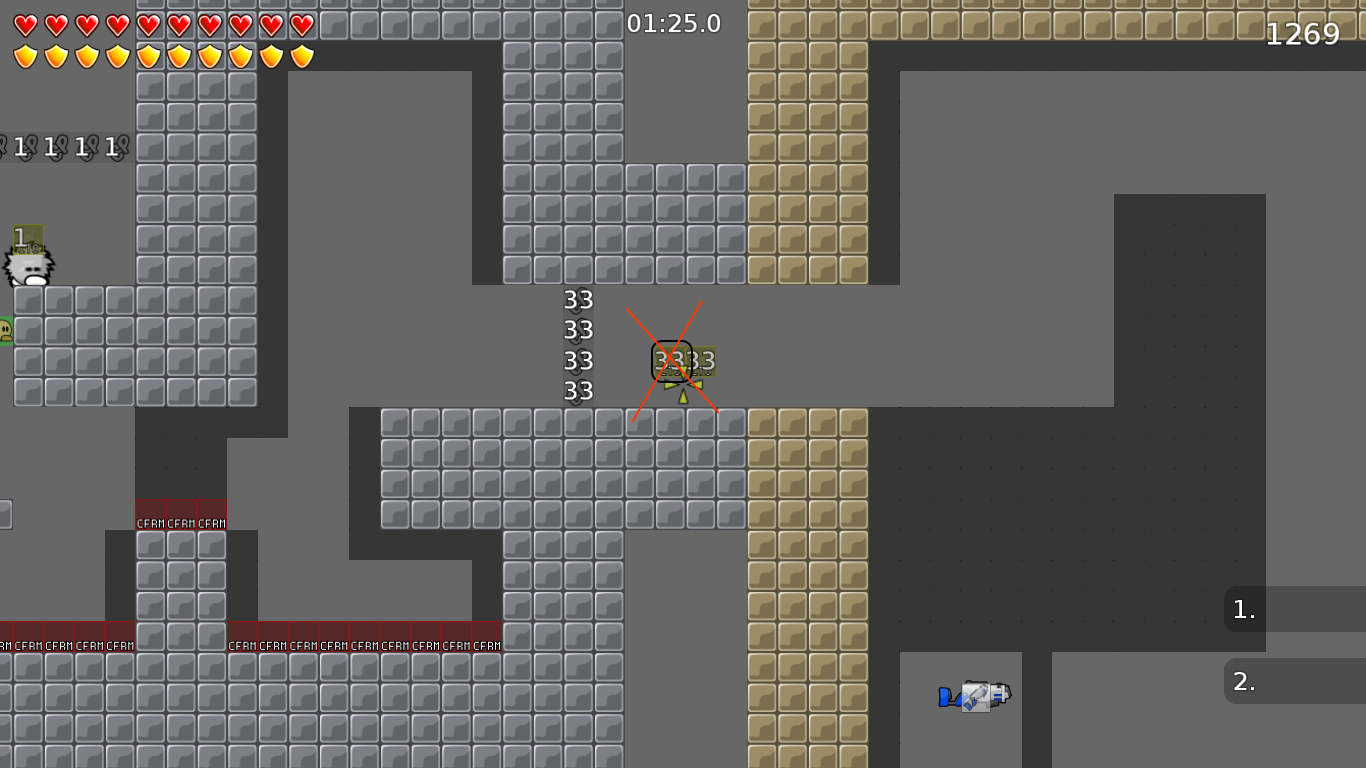Click the stacked '33' ammo counters

click(x=578, y=345)
